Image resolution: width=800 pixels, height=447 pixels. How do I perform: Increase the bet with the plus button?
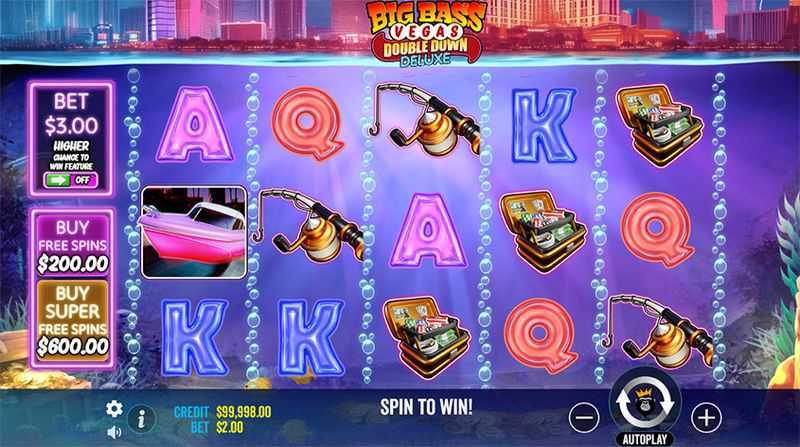point(706,415)
